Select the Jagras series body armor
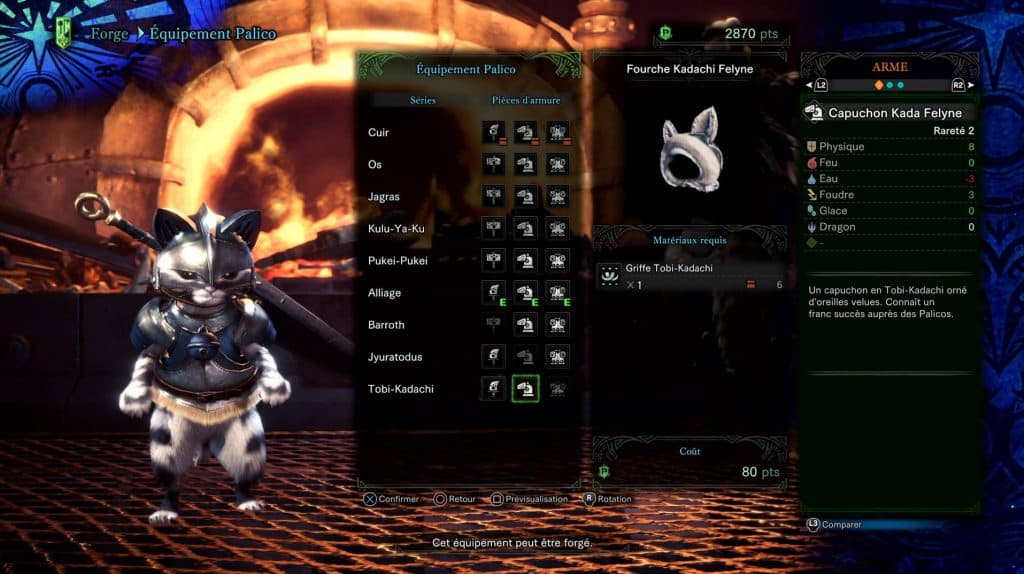This screenshot has height=574, width=1024. click(x=558, y=197)
